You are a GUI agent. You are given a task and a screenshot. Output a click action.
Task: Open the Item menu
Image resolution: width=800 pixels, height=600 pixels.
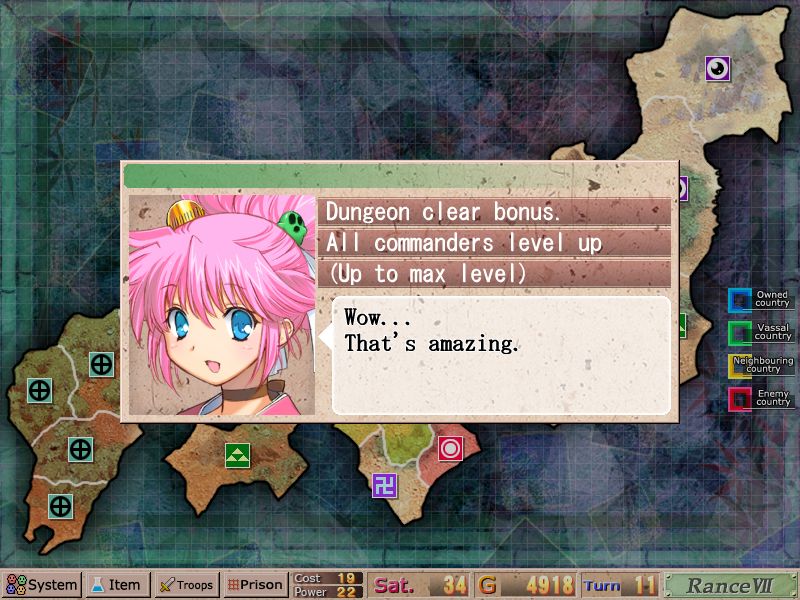(118, 585)
